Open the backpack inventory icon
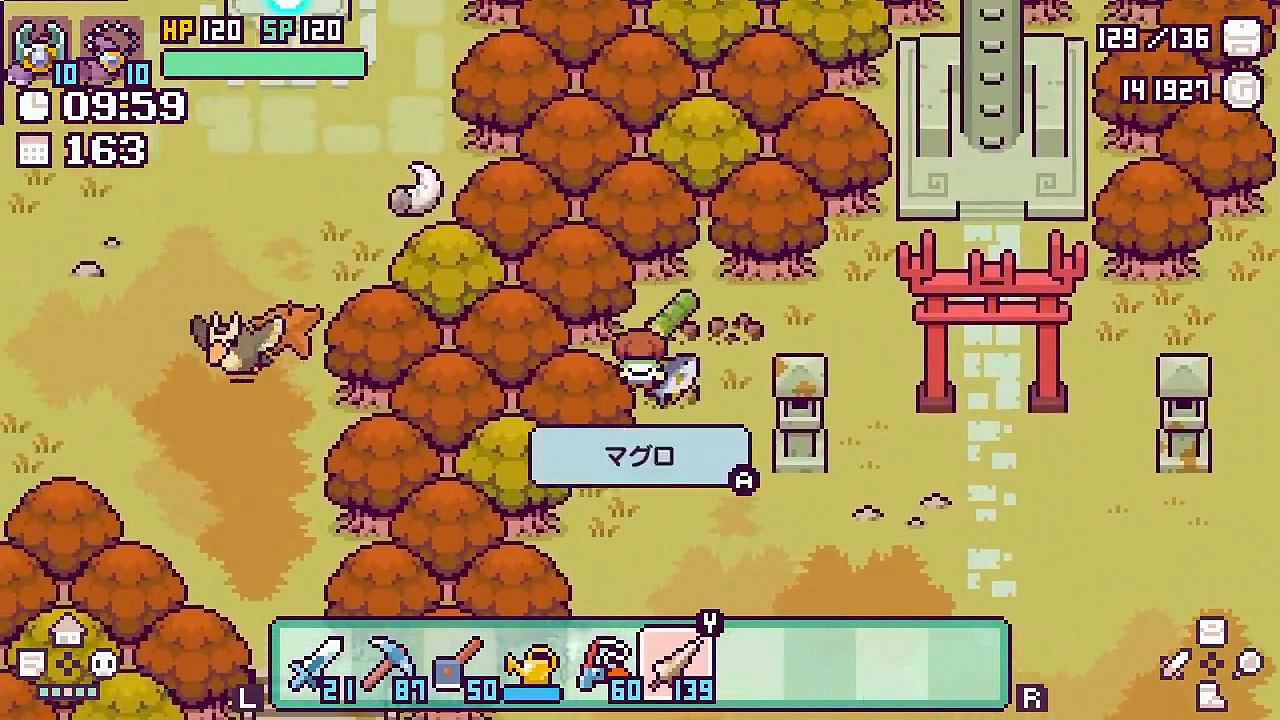 (x=1243, y=40)
